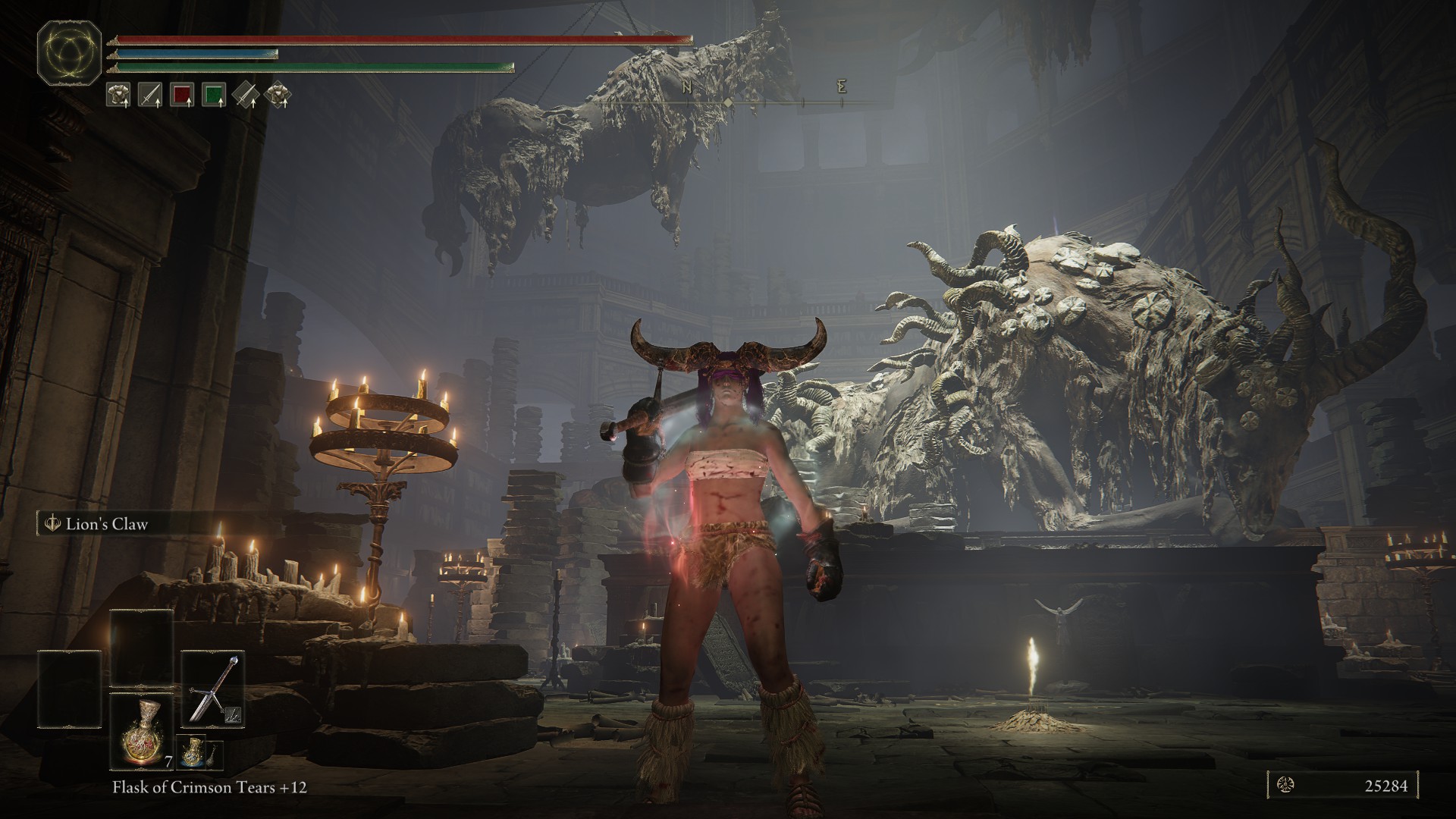Click the square-framed sword buff icon
Viewport: 1456px width, 819px height.
(150, 95)
